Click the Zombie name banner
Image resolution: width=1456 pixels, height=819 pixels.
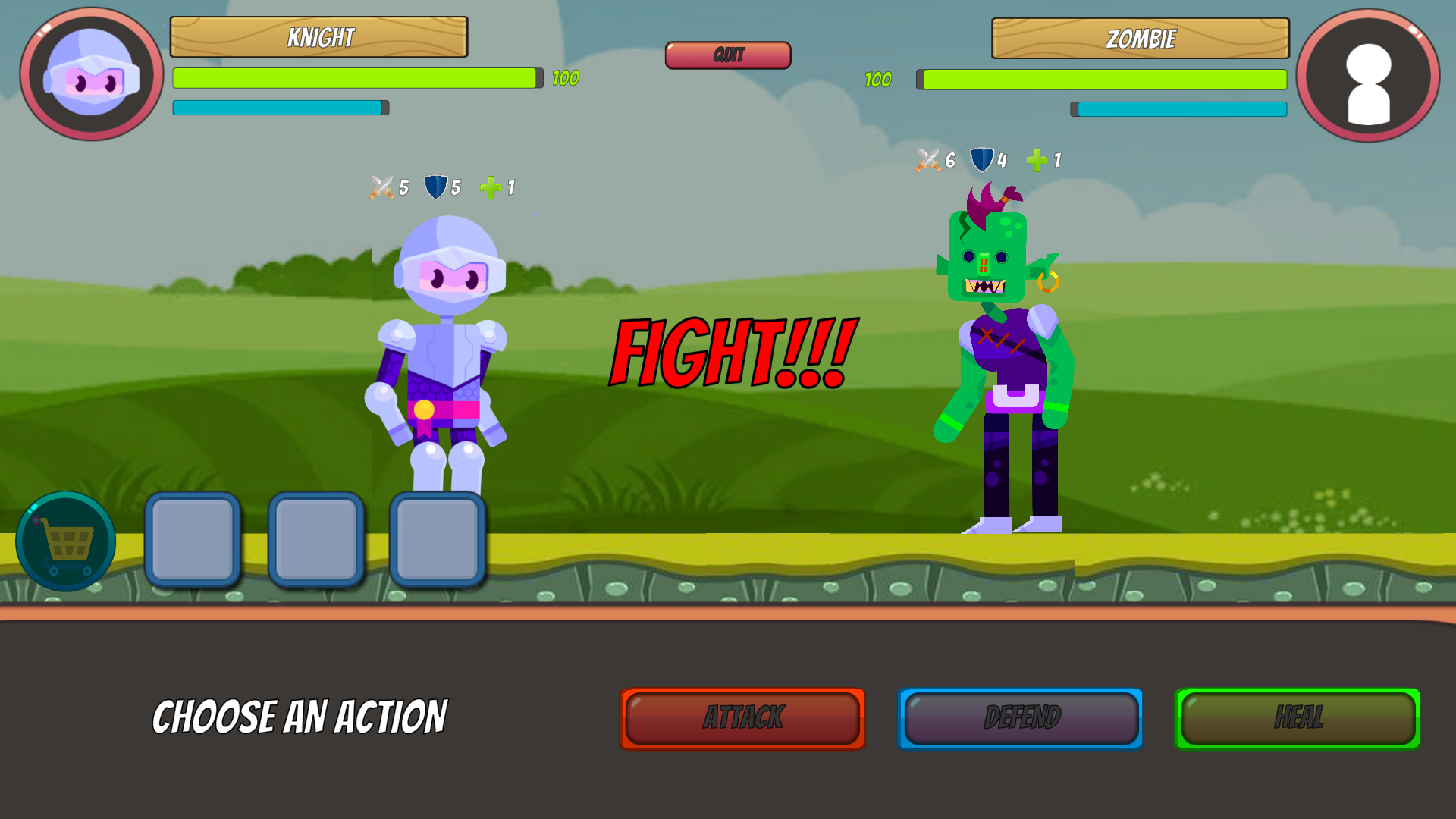click(x=1141, y=36)
